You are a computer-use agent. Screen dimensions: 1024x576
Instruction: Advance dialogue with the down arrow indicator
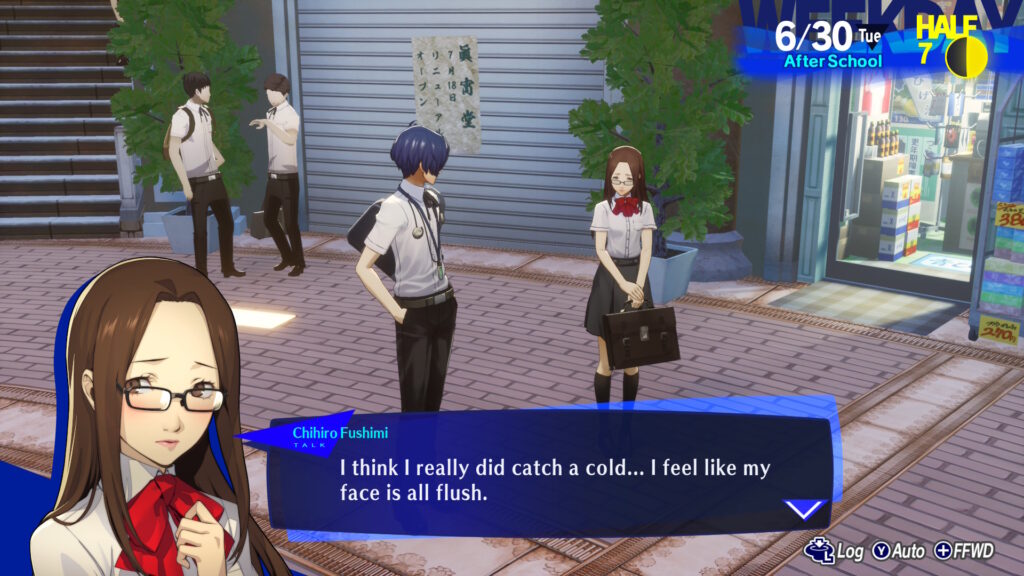[x=804, y=510]
